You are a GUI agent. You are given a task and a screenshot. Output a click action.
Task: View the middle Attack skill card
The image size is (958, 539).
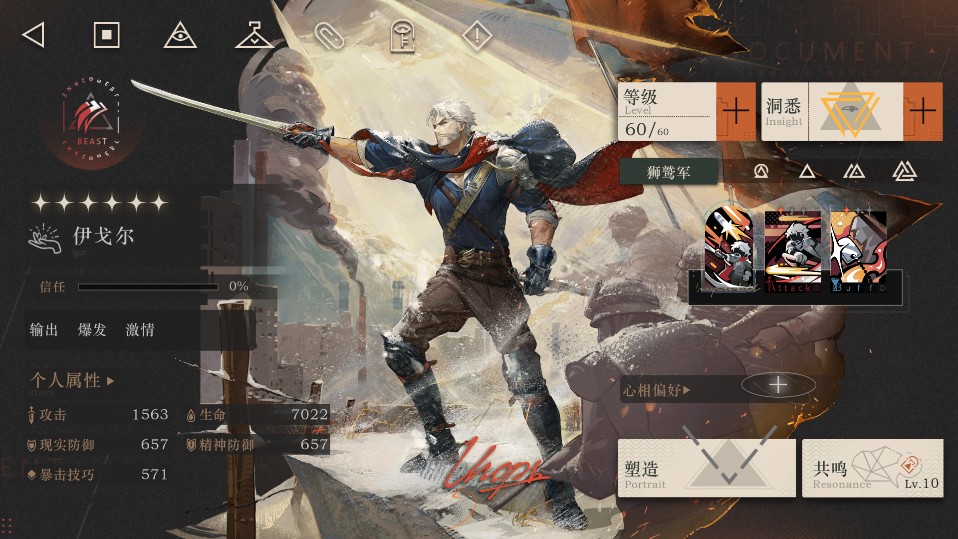[794, 248]
